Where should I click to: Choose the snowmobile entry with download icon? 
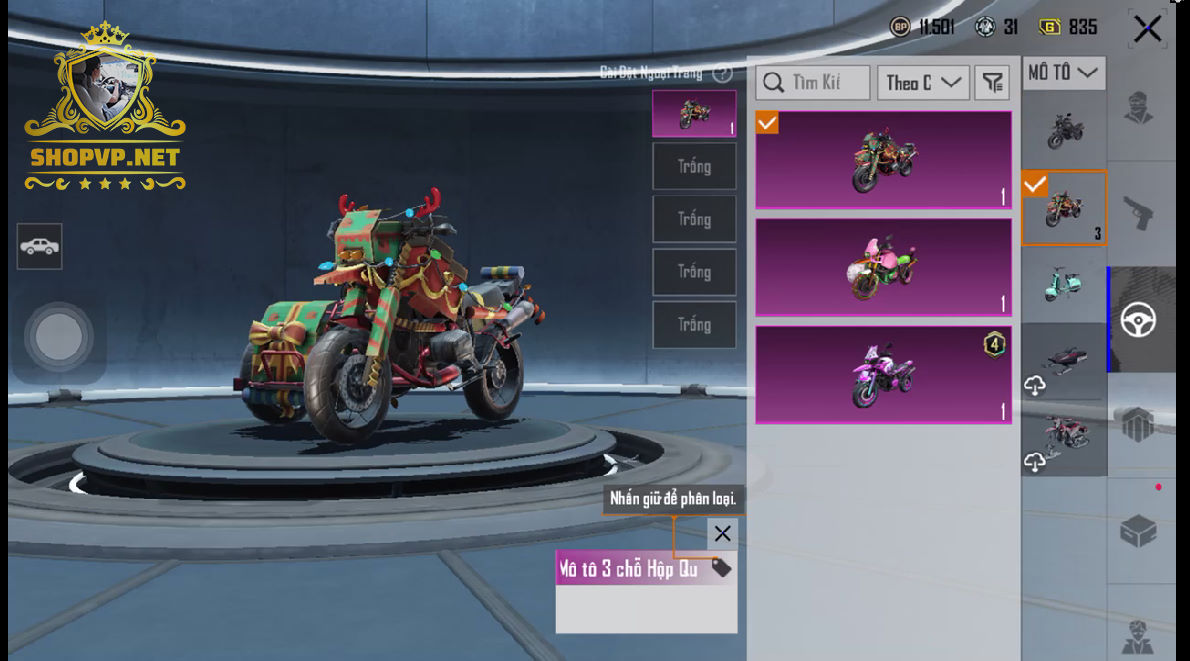1064,362
